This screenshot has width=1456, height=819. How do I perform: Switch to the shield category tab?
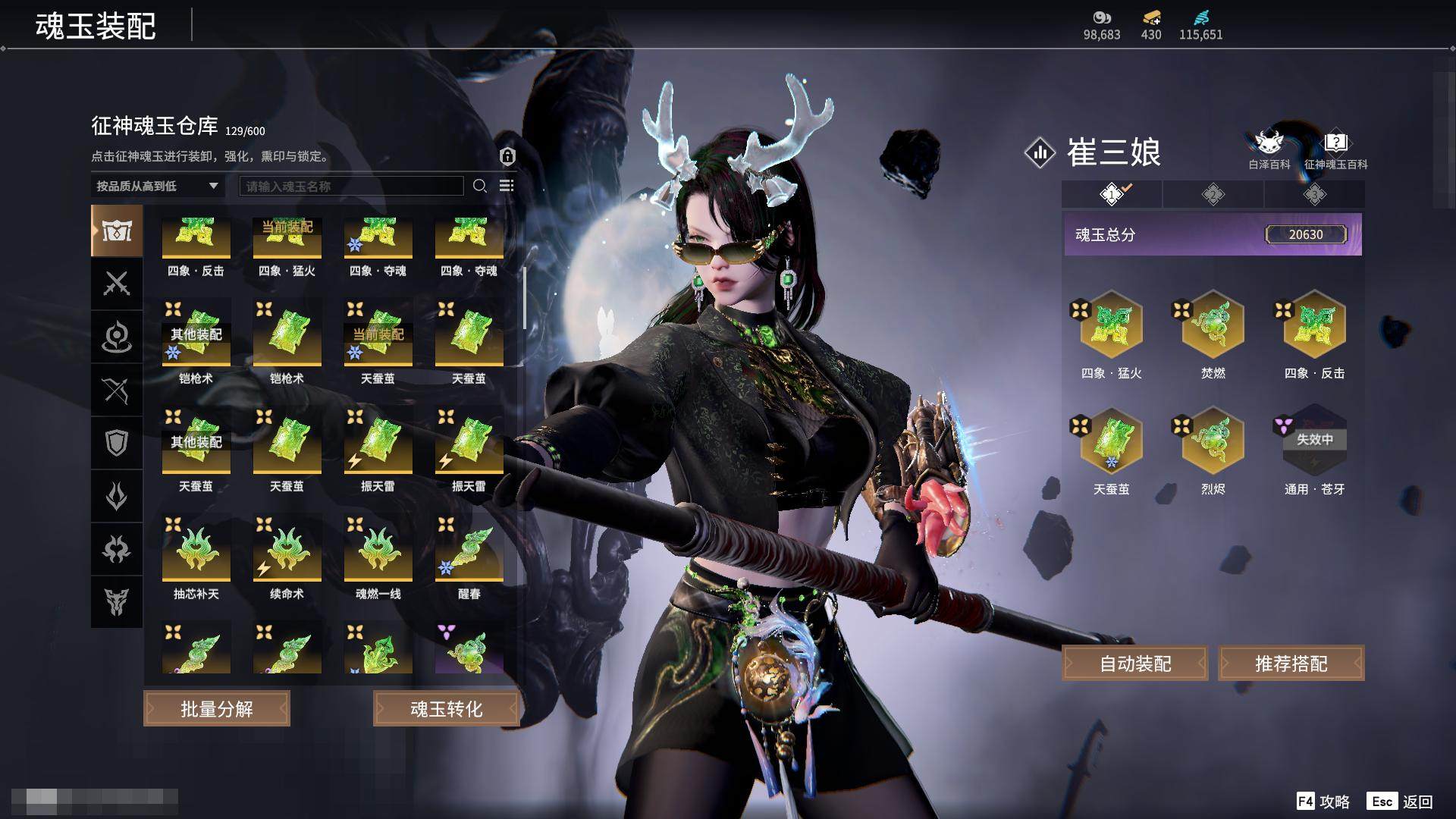coord(117,443)
